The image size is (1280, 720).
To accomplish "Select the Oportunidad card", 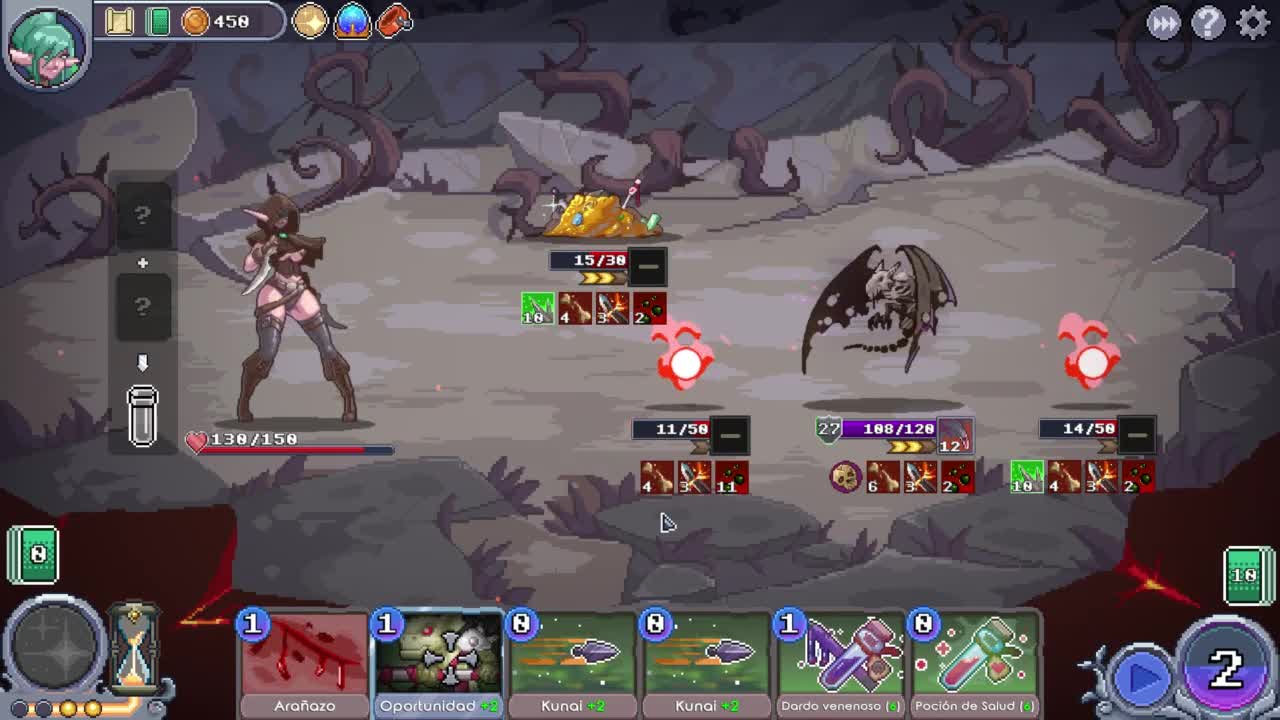I will click(437, 660).
